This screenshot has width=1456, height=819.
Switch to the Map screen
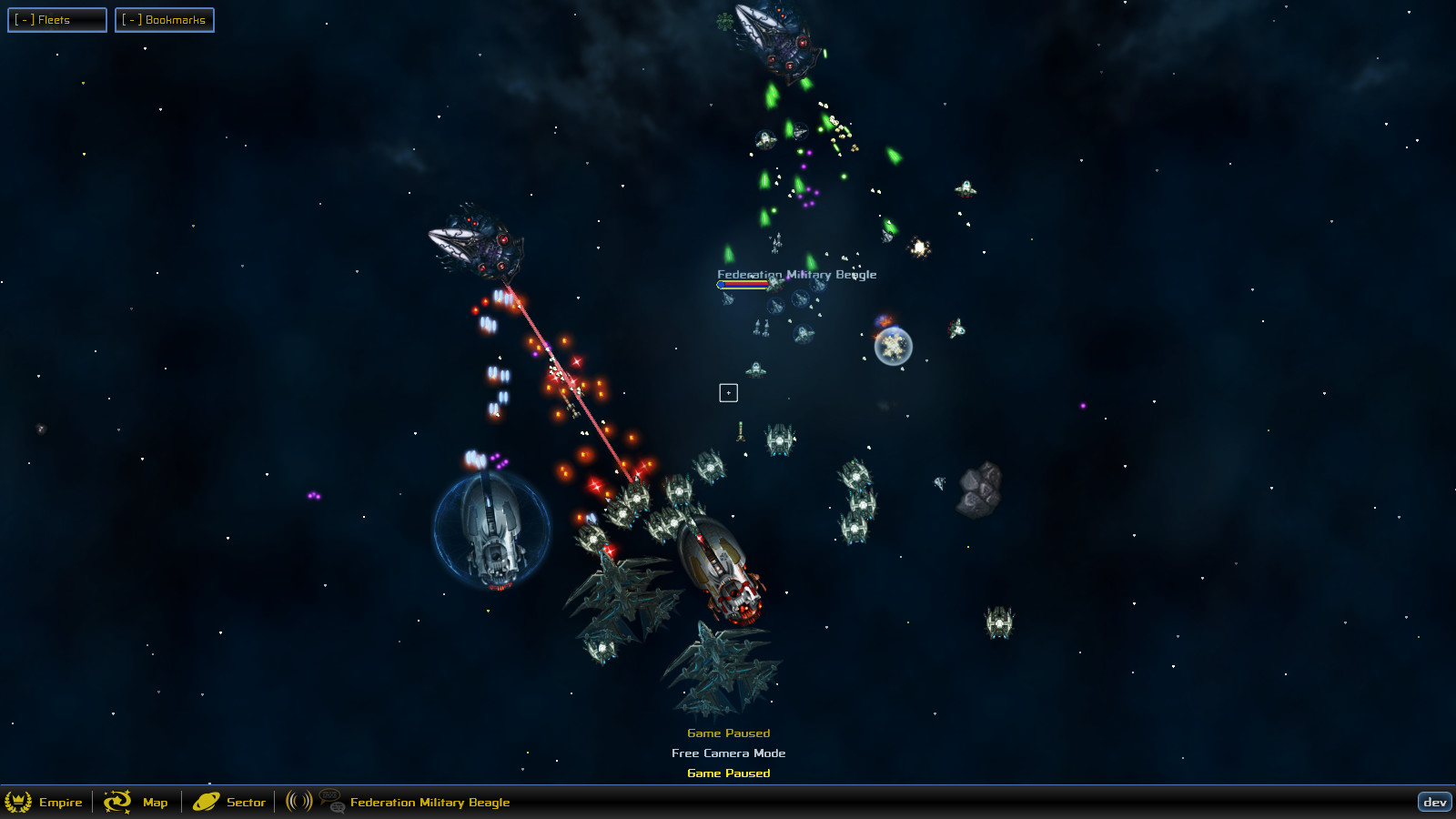(154, 802)
